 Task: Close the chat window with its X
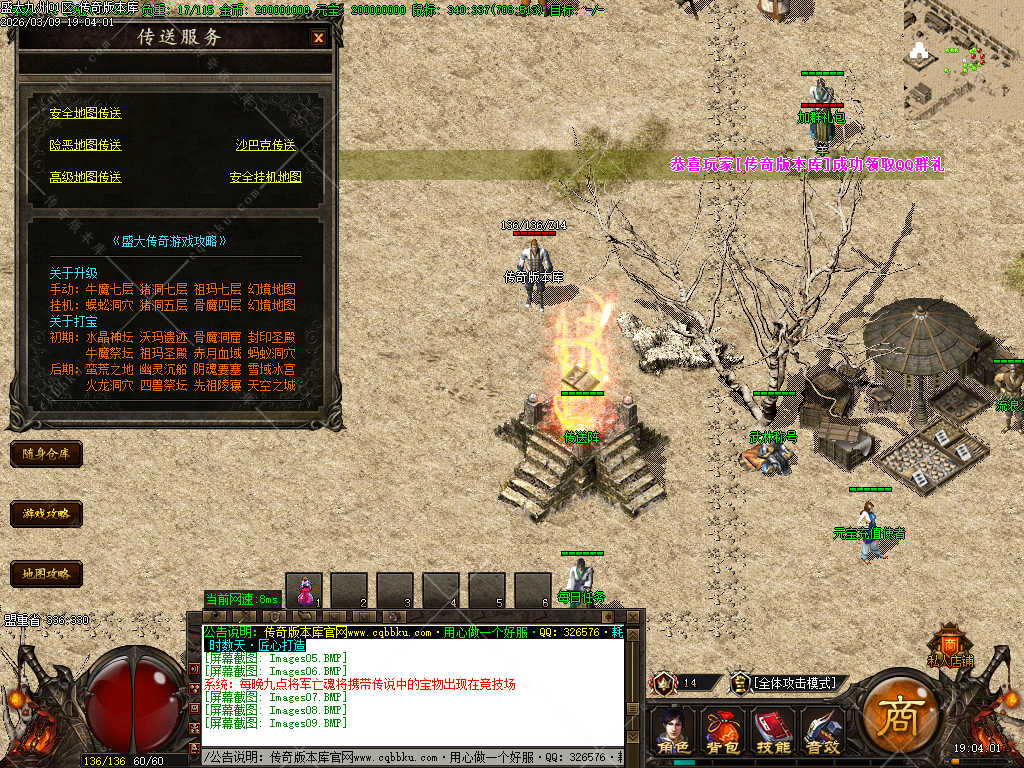[632, 617]
